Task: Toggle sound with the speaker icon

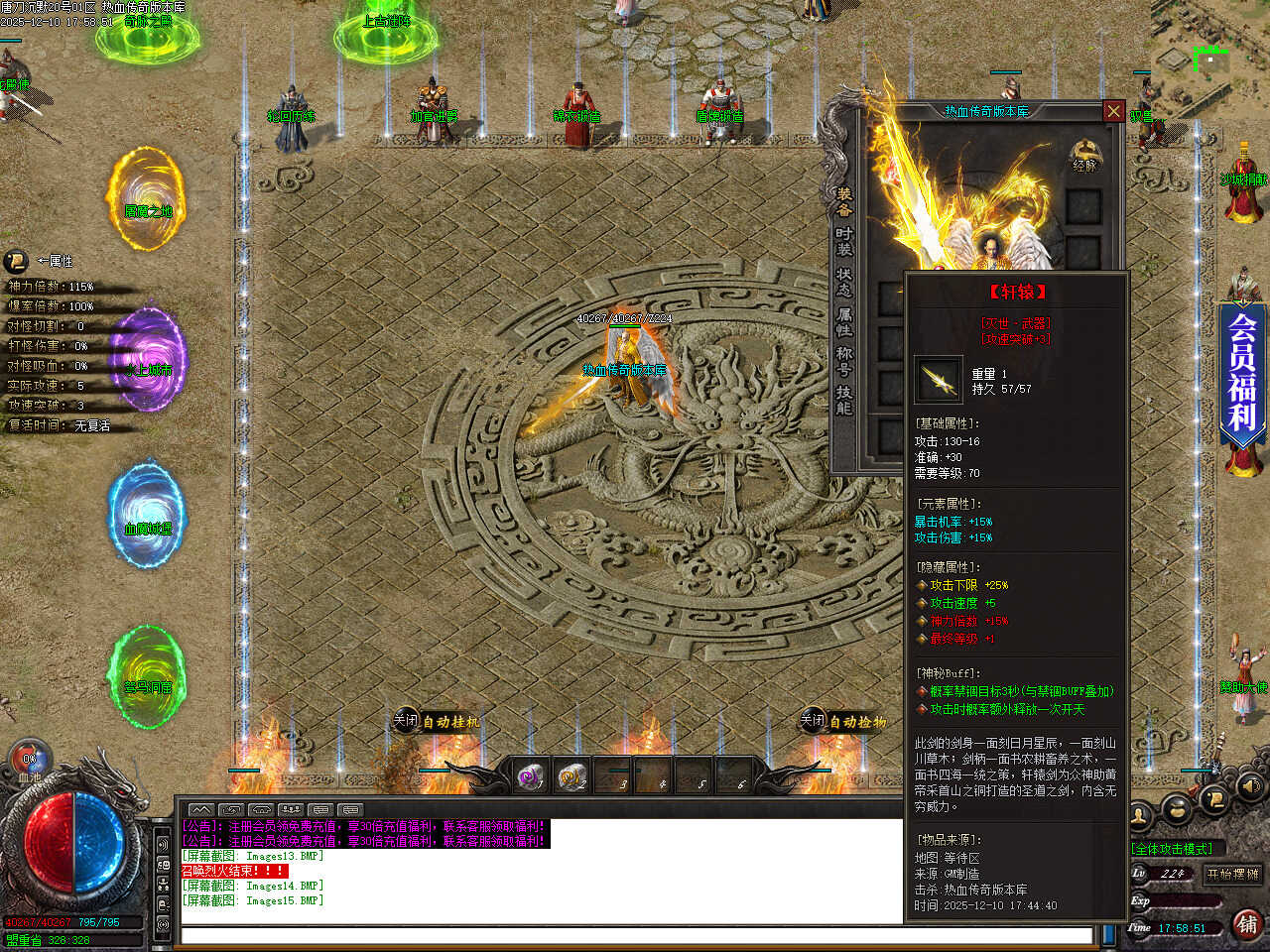Action: [1250, 788]
